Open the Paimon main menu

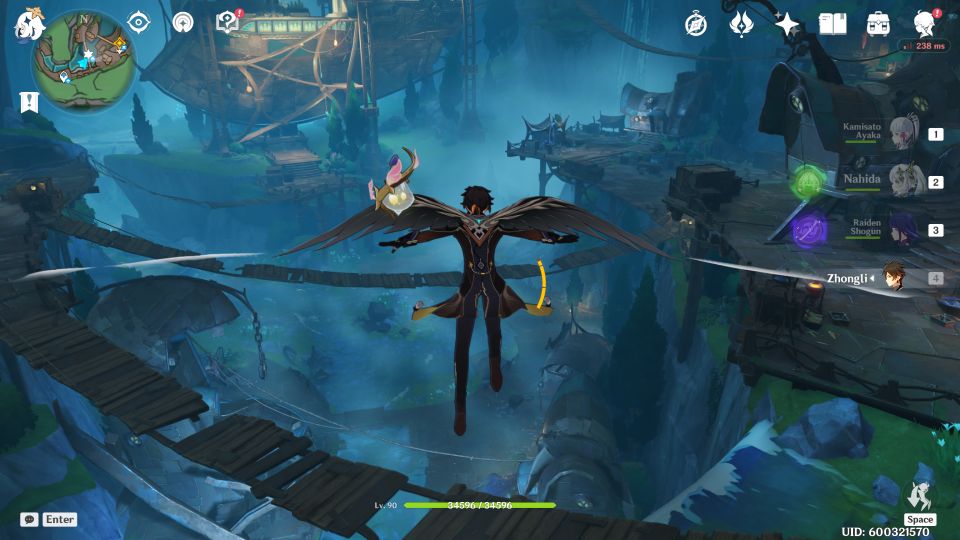pos(27,26)
